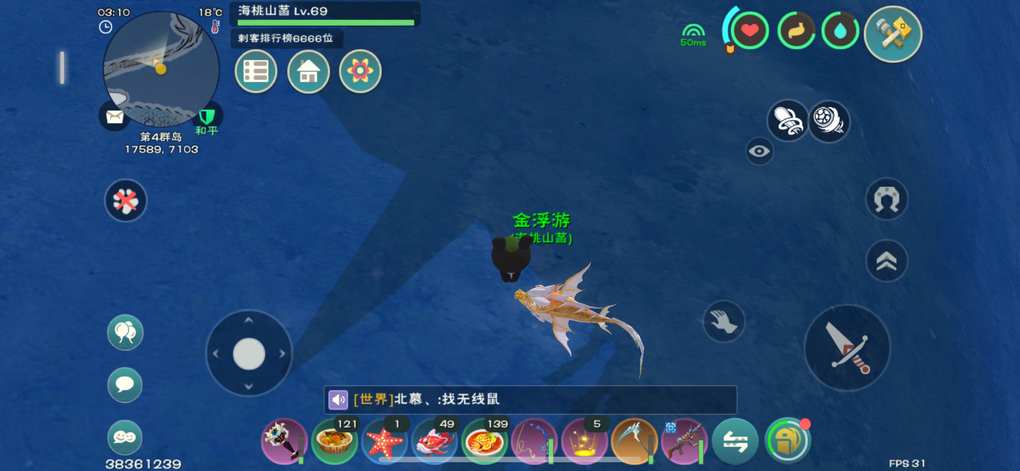Open the backpack inventory button
Viewport: 1020px width, 471px height.
click(787, 440)
